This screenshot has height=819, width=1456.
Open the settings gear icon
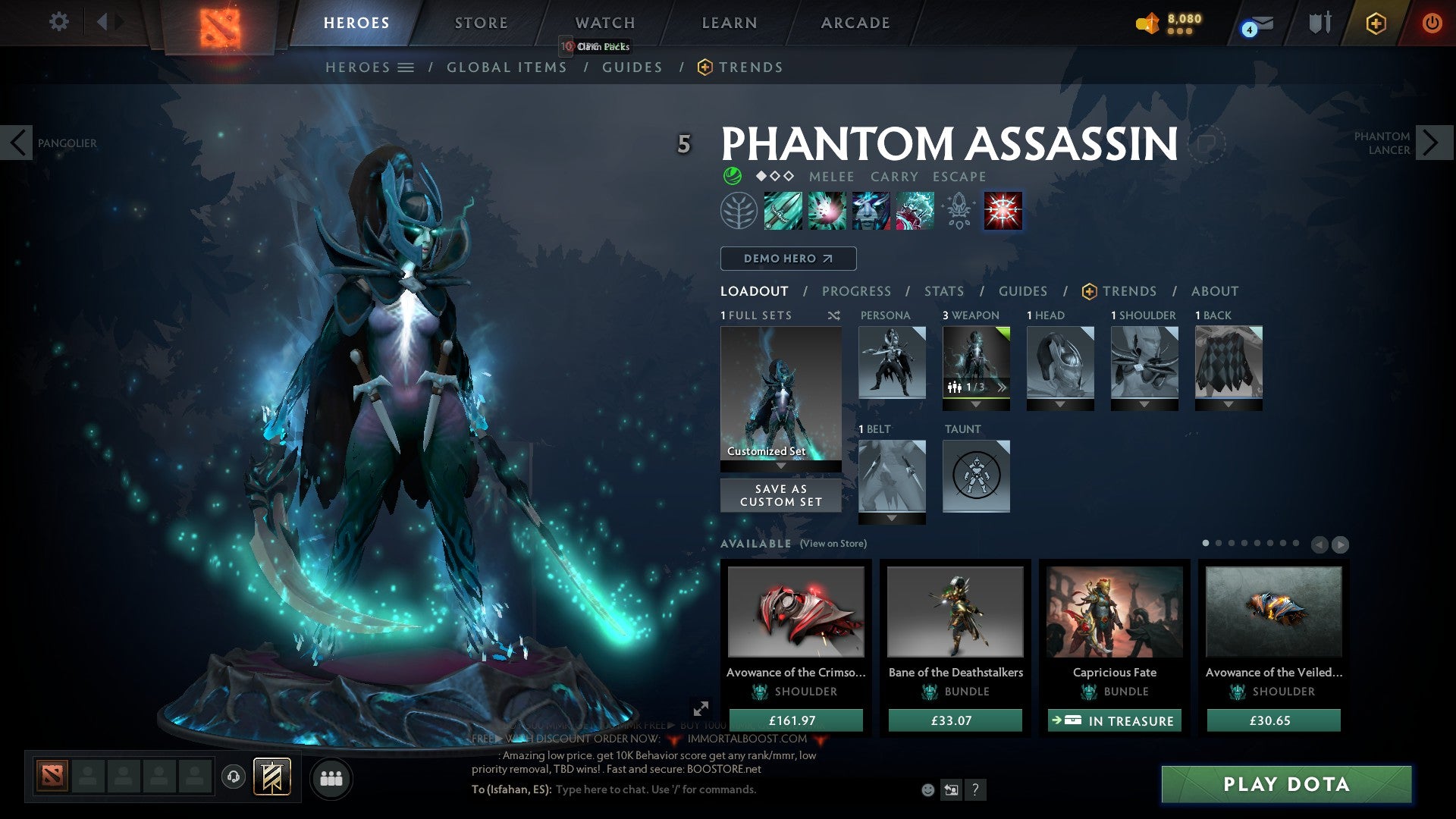[x=58, y=22]
